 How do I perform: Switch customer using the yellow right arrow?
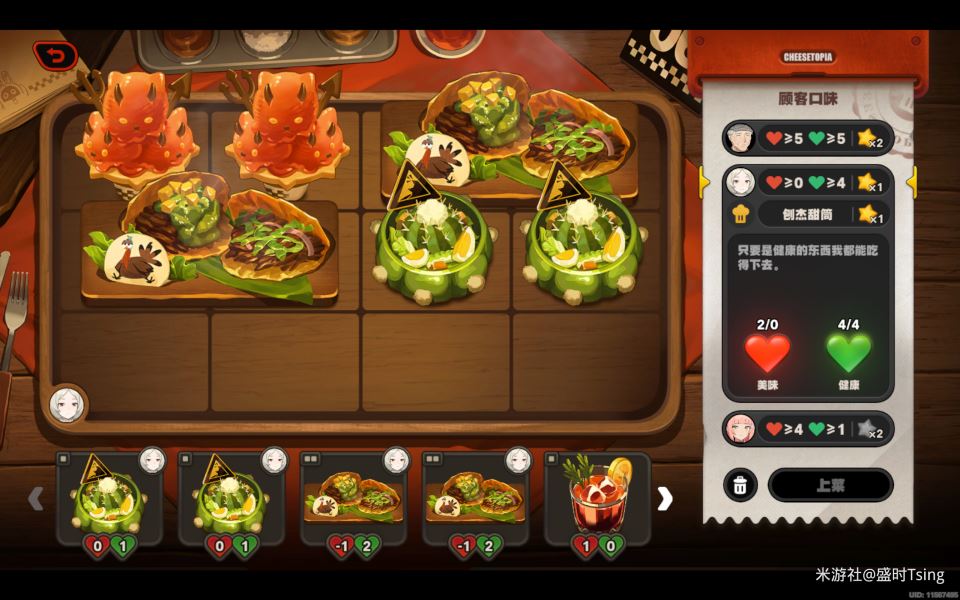(911, 182)
